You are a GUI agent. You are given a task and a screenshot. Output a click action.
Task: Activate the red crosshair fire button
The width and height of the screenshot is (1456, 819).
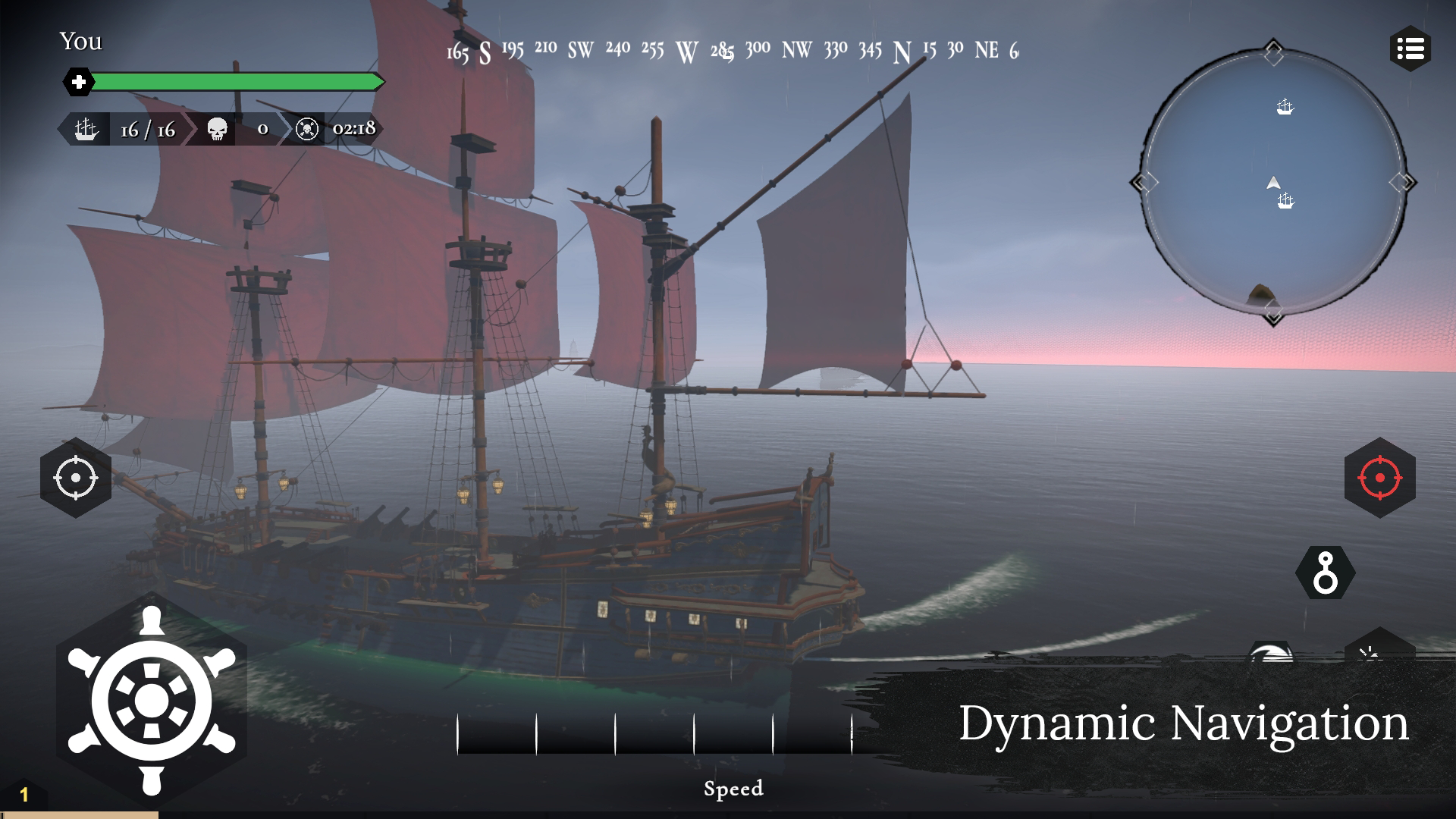click(x=1379, y=478)
